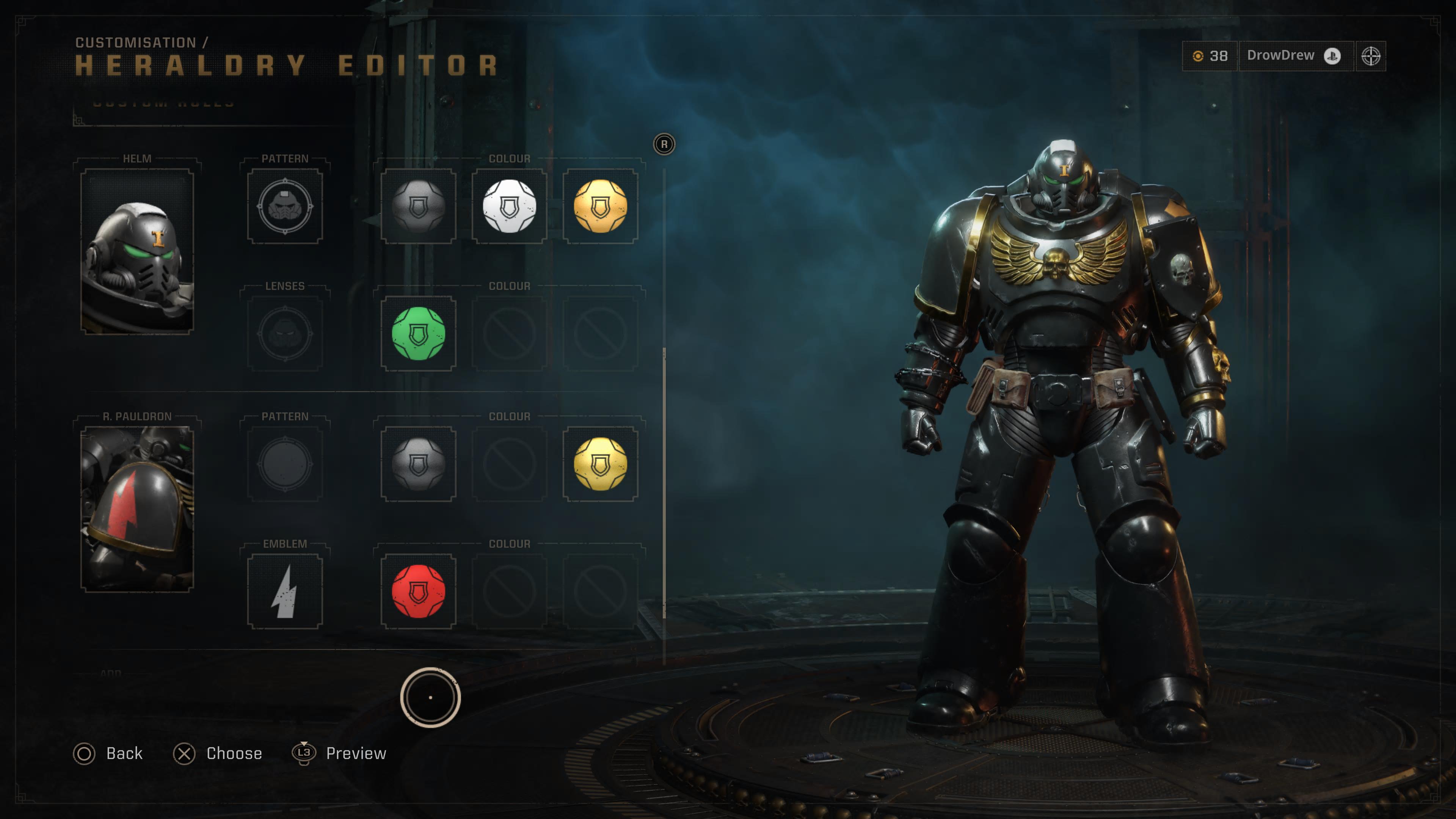Click the crosshair icon beside DrowDrew
The height and width of the screenshot is (819, 1456).
click(x=1371, y=56)
